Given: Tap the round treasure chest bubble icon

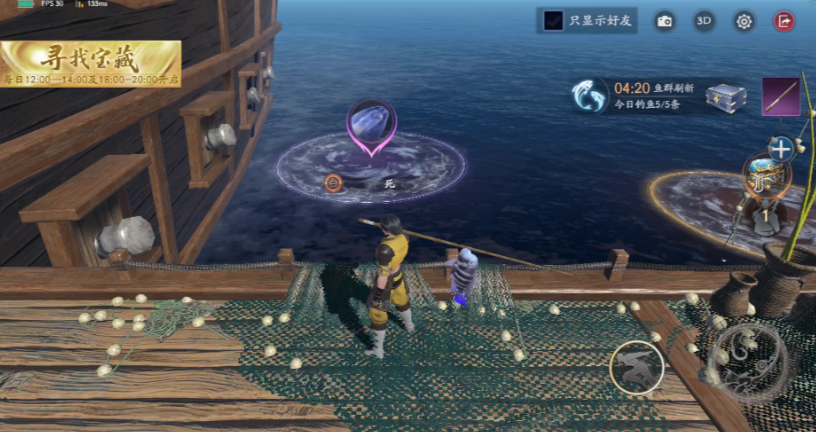Looking at the screenshot, I should (767, 175).
